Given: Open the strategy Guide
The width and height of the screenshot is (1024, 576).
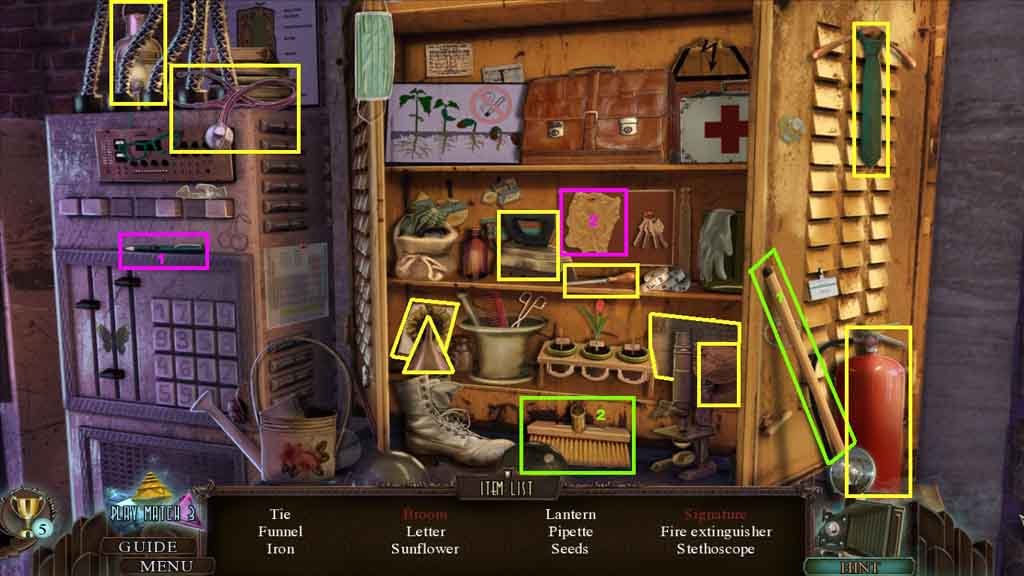Looking at the screenshot, I should [x=148, y=547].
